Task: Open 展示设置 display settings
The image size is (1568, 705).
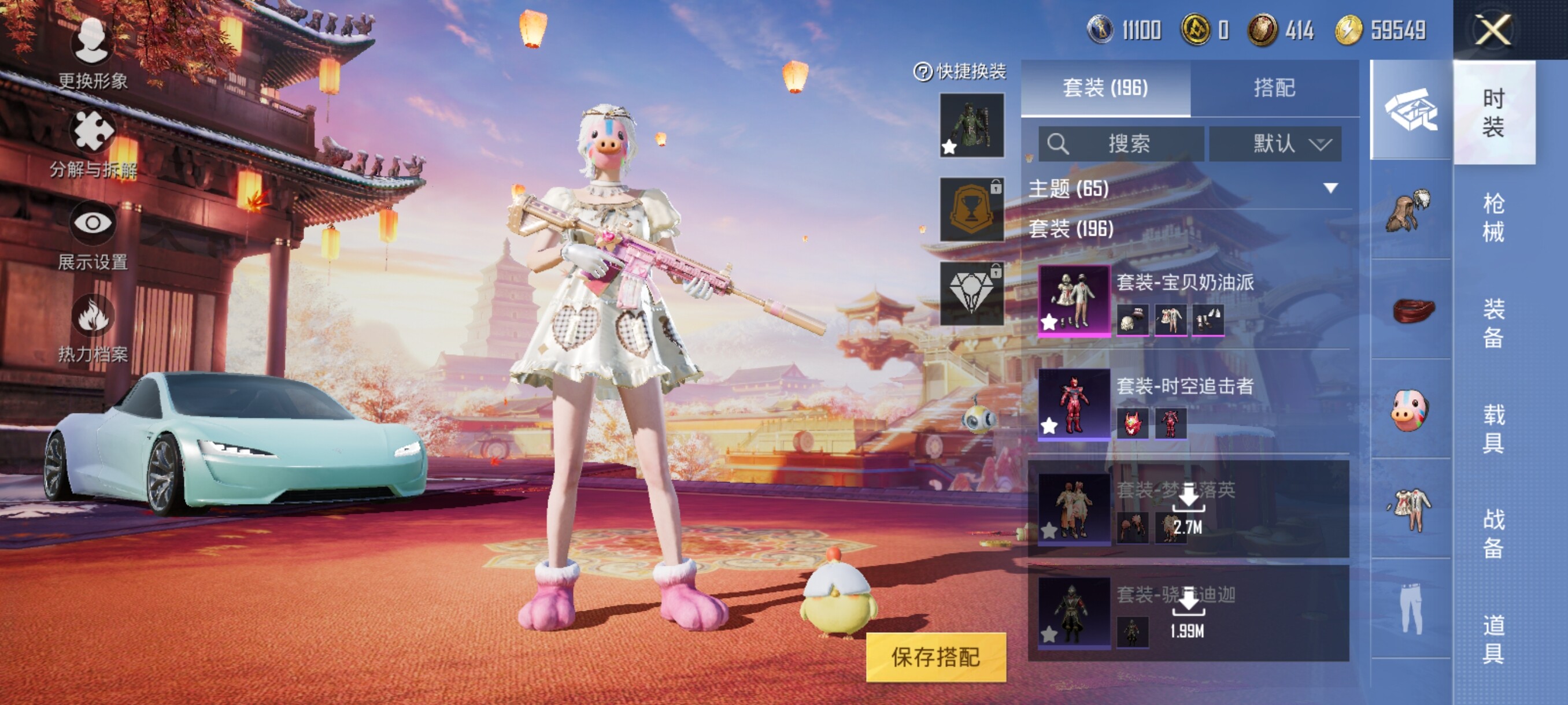Action: [93, 235]
